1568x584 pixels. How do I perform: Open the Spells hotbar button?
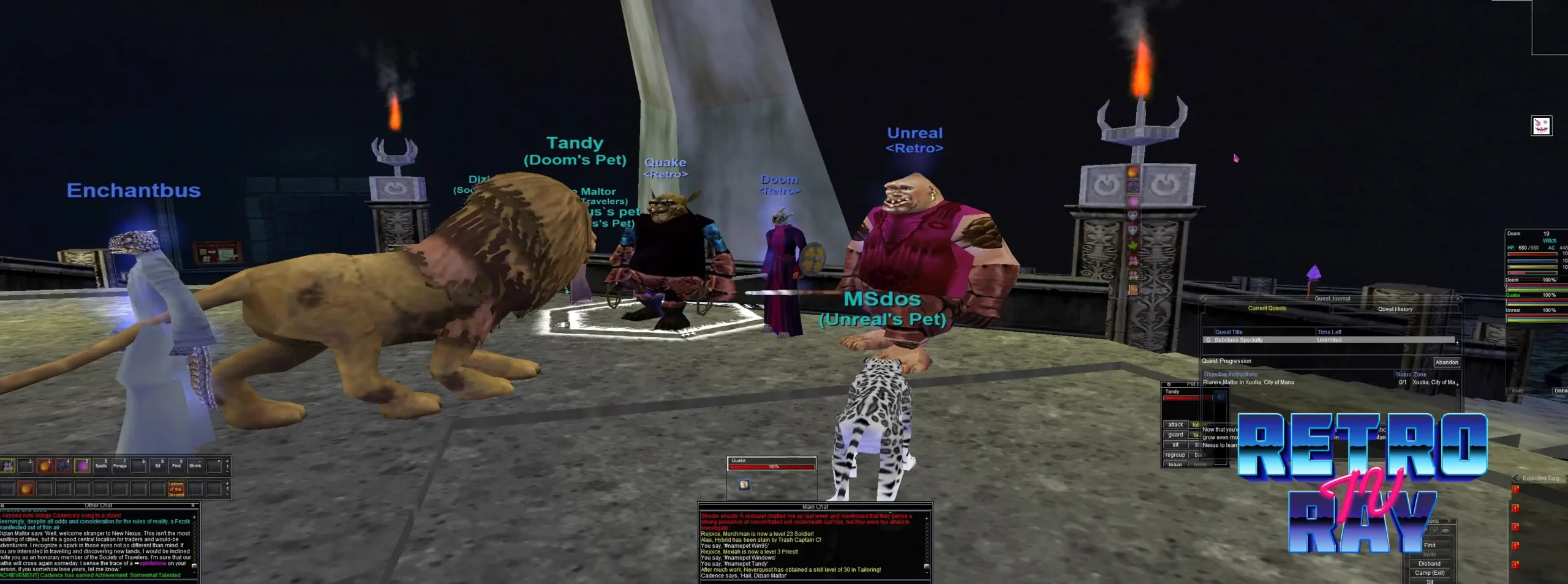101,466
